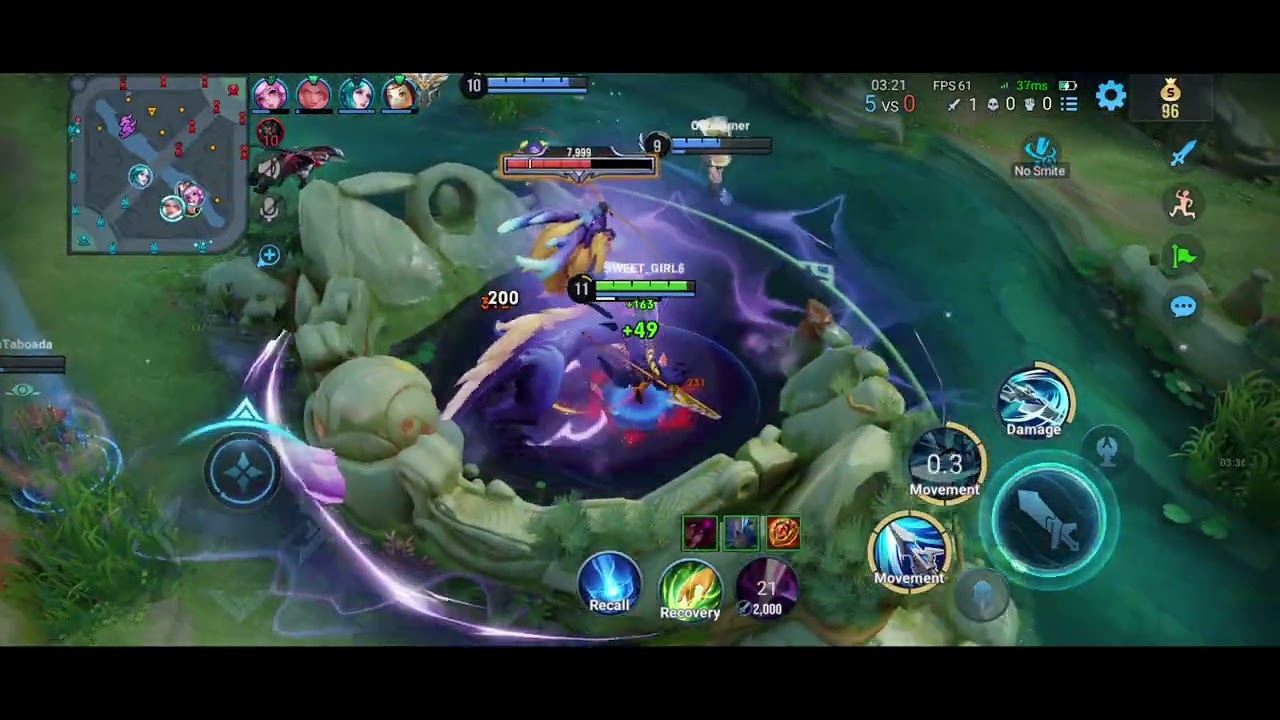Open the settings gear menu
This screenshot has height=720, width=1280.
pyautogui.click(x=1111, y=96)
